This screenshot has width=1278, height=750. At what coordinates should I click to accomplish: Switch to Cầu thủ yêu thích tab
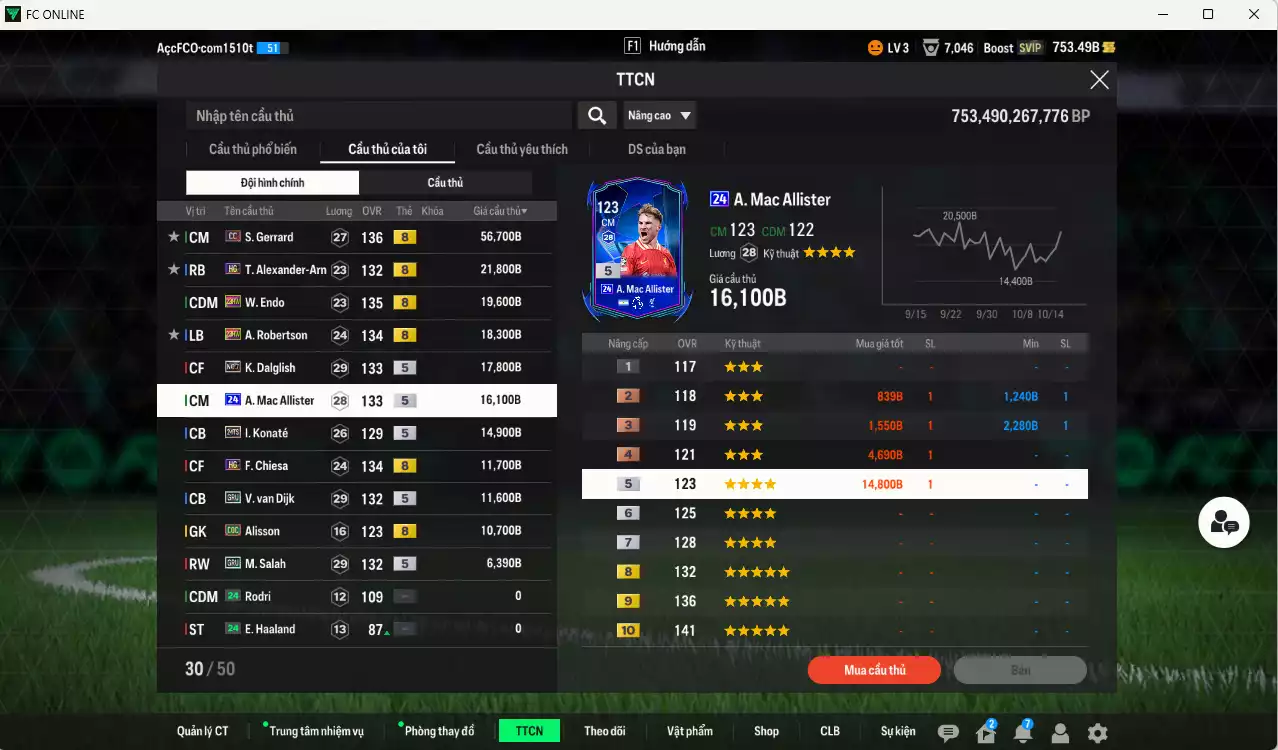click(x=521, y=150)
